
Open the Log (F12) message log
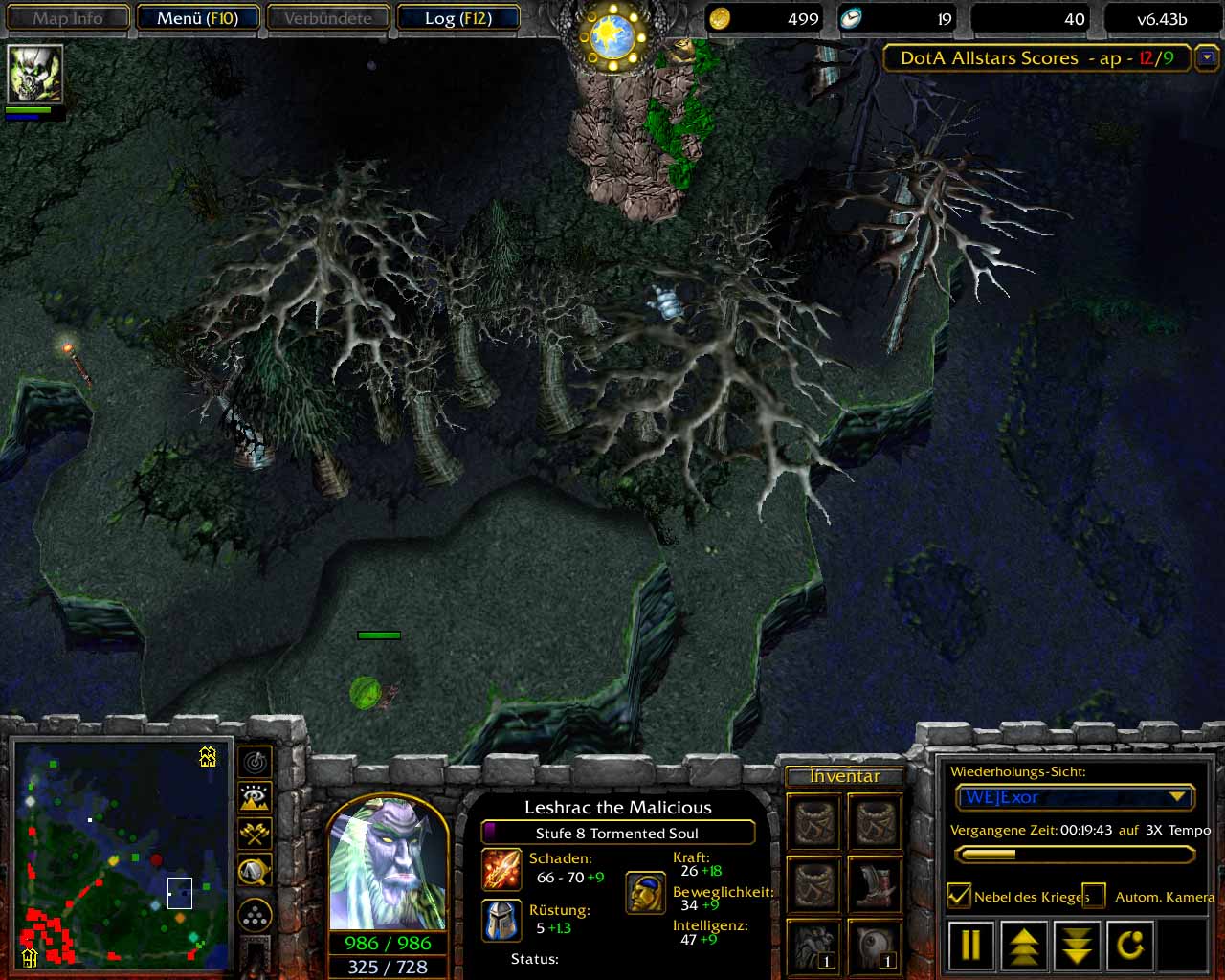457,18
